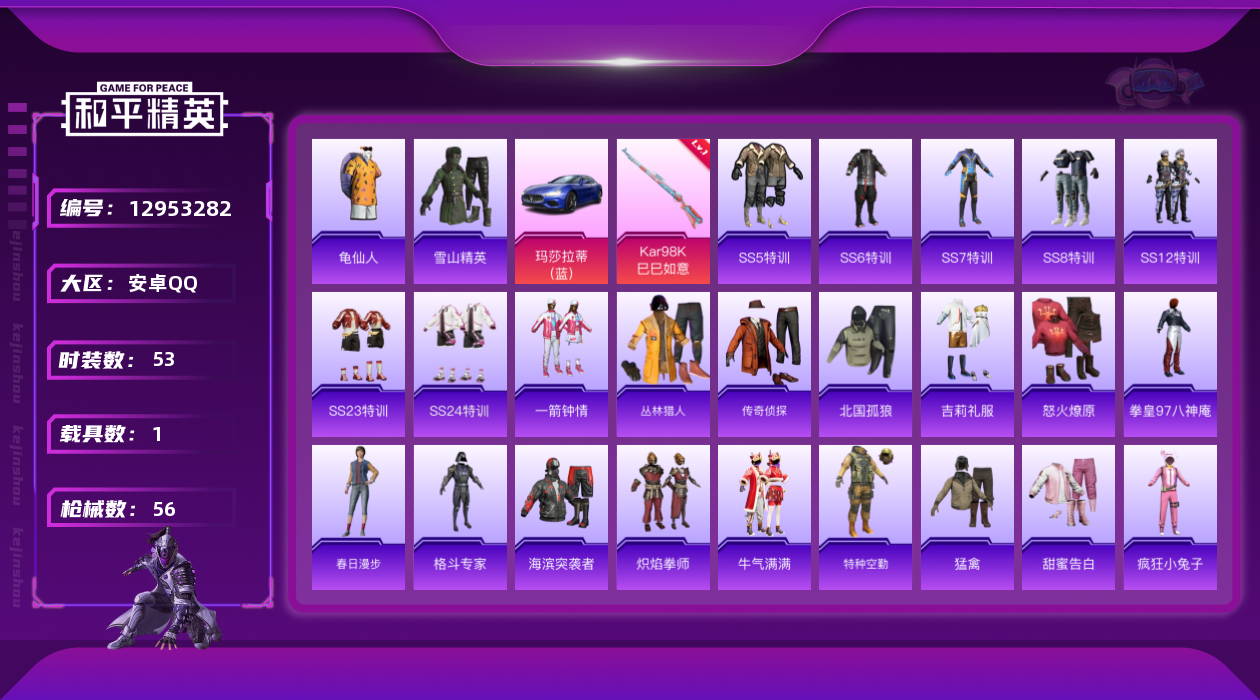Screen dimensions: 1260x700
Task: Click the 甜蜜告白 pink outfit tile
Action: 1068,517
